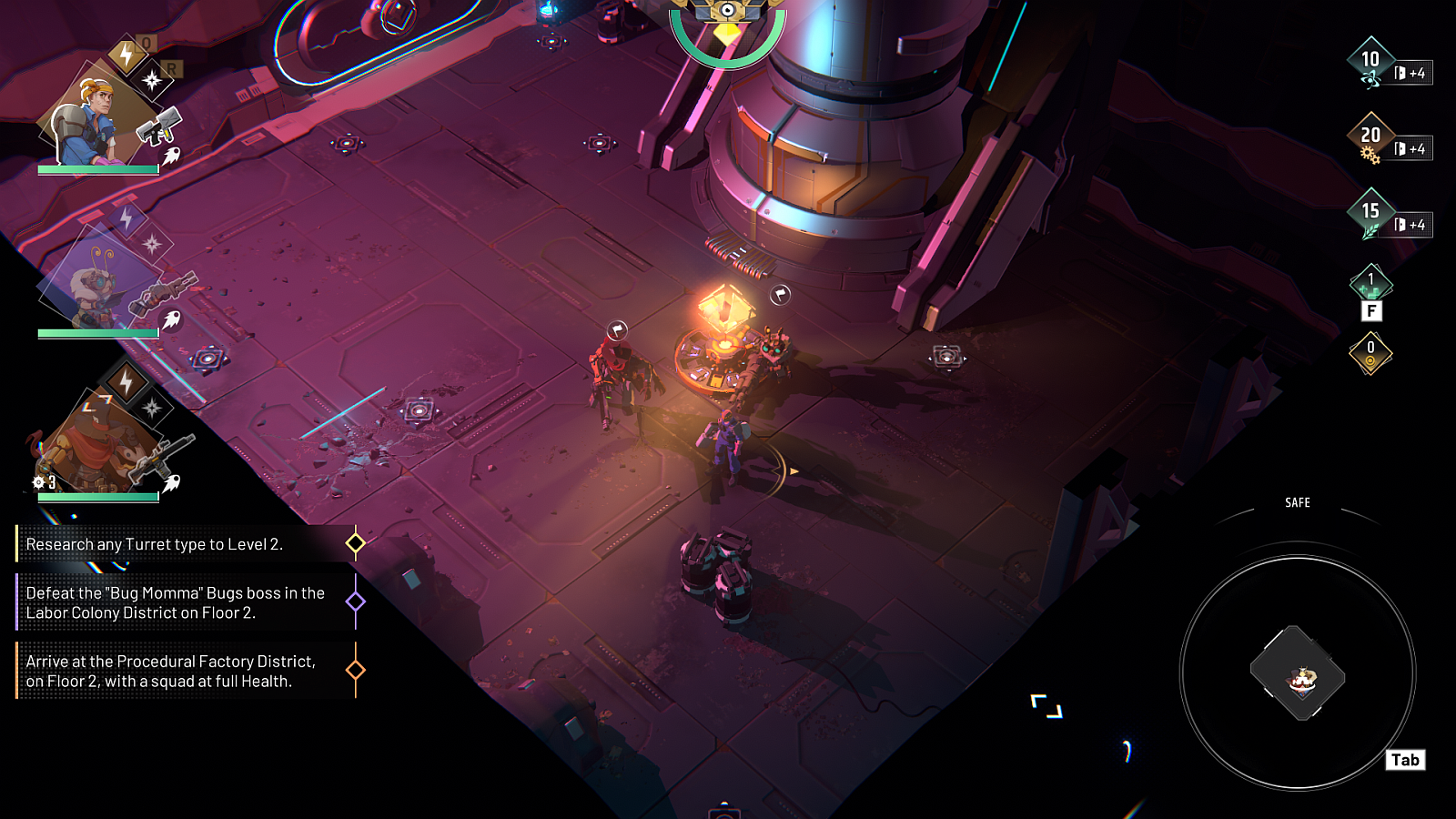The height and width of the screenshot is (819, 1456).
Task: Toggle the yellow diamond beside the Research Turret objective
Action: tap(354, 543)
